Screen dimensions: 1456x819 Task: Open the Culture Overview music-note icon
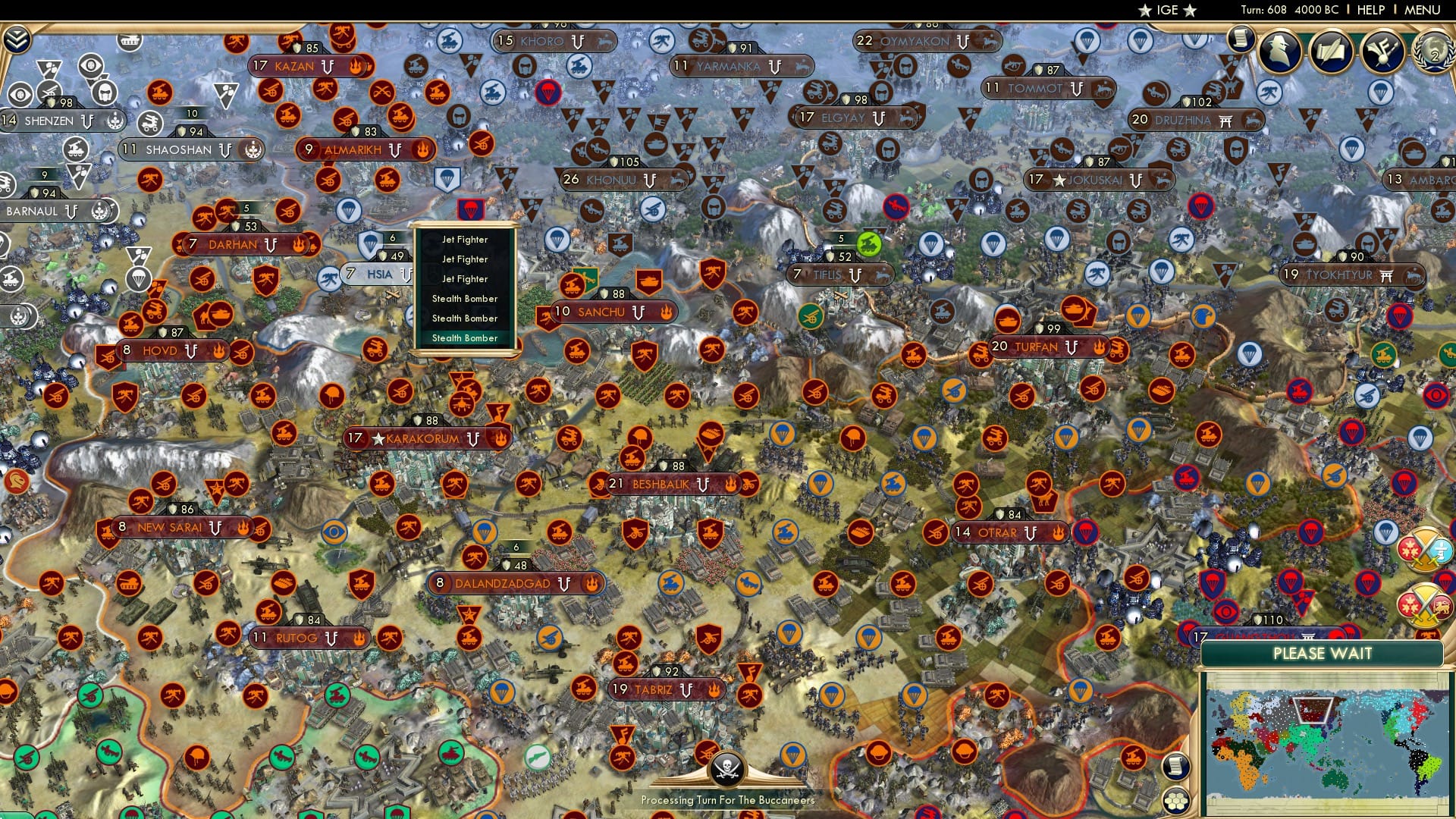point(1382,51)
